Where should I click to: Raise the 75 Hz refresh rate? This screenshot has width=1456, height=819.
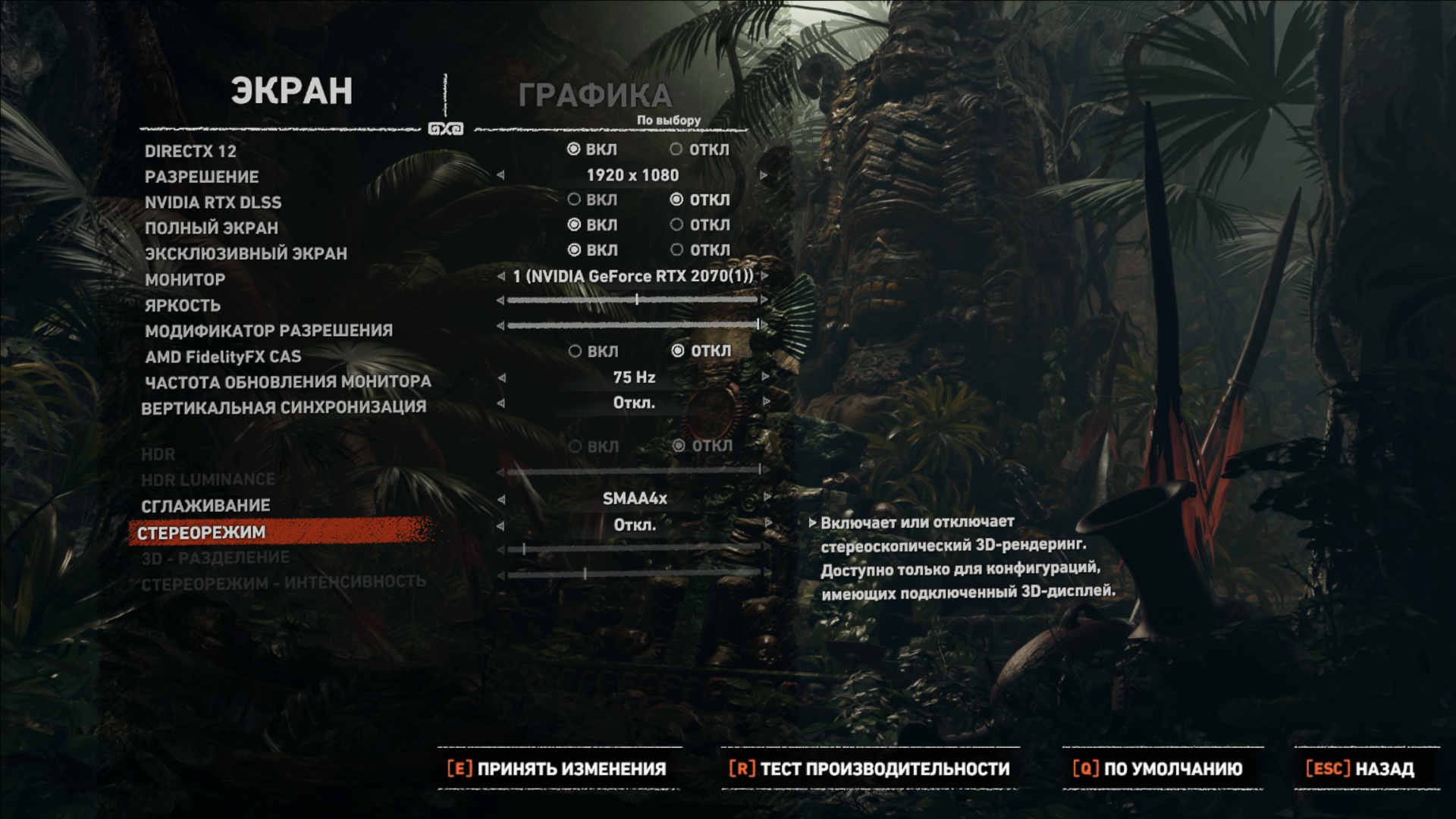point(765,377)
